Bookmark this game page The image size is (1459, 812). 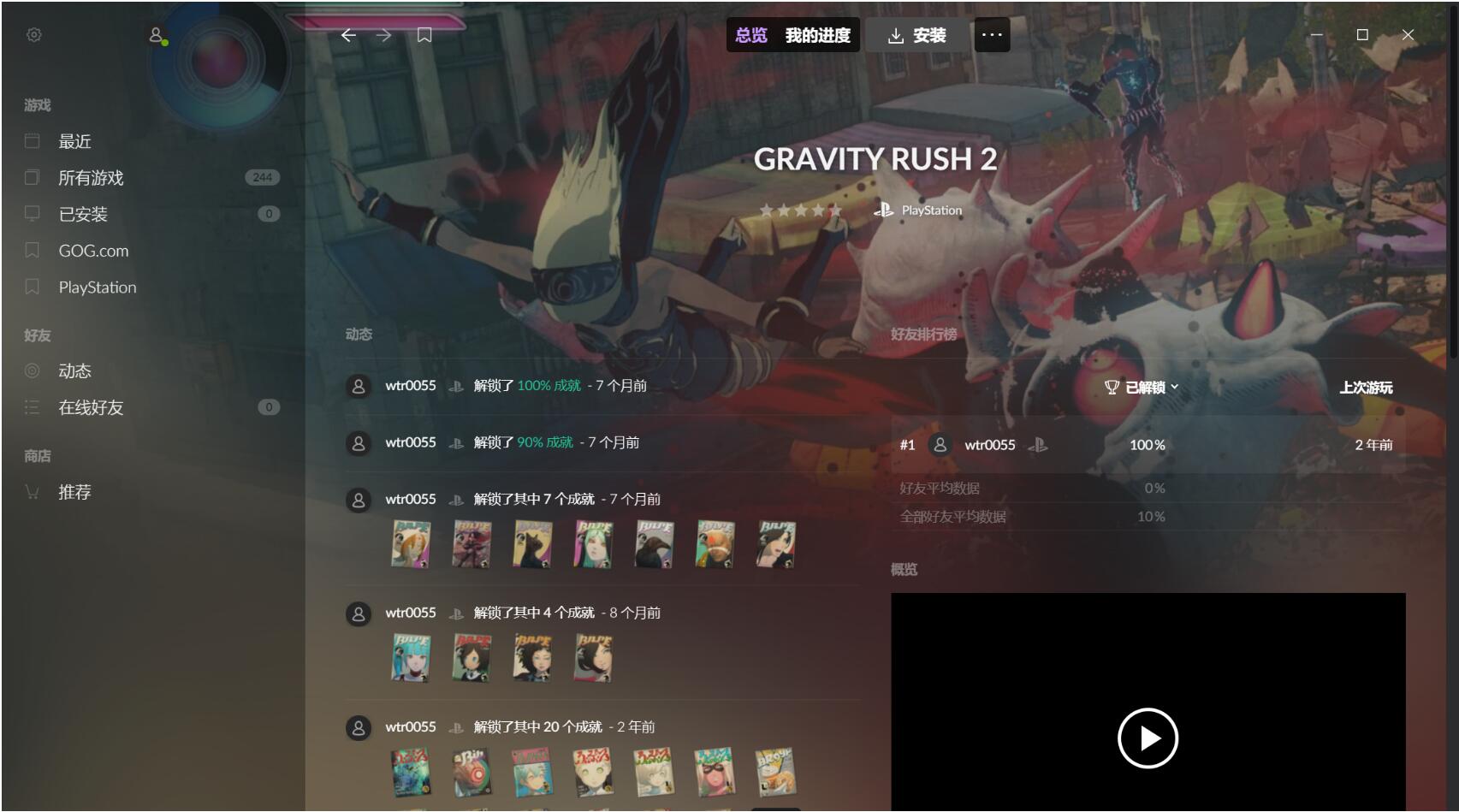[424, 35]
